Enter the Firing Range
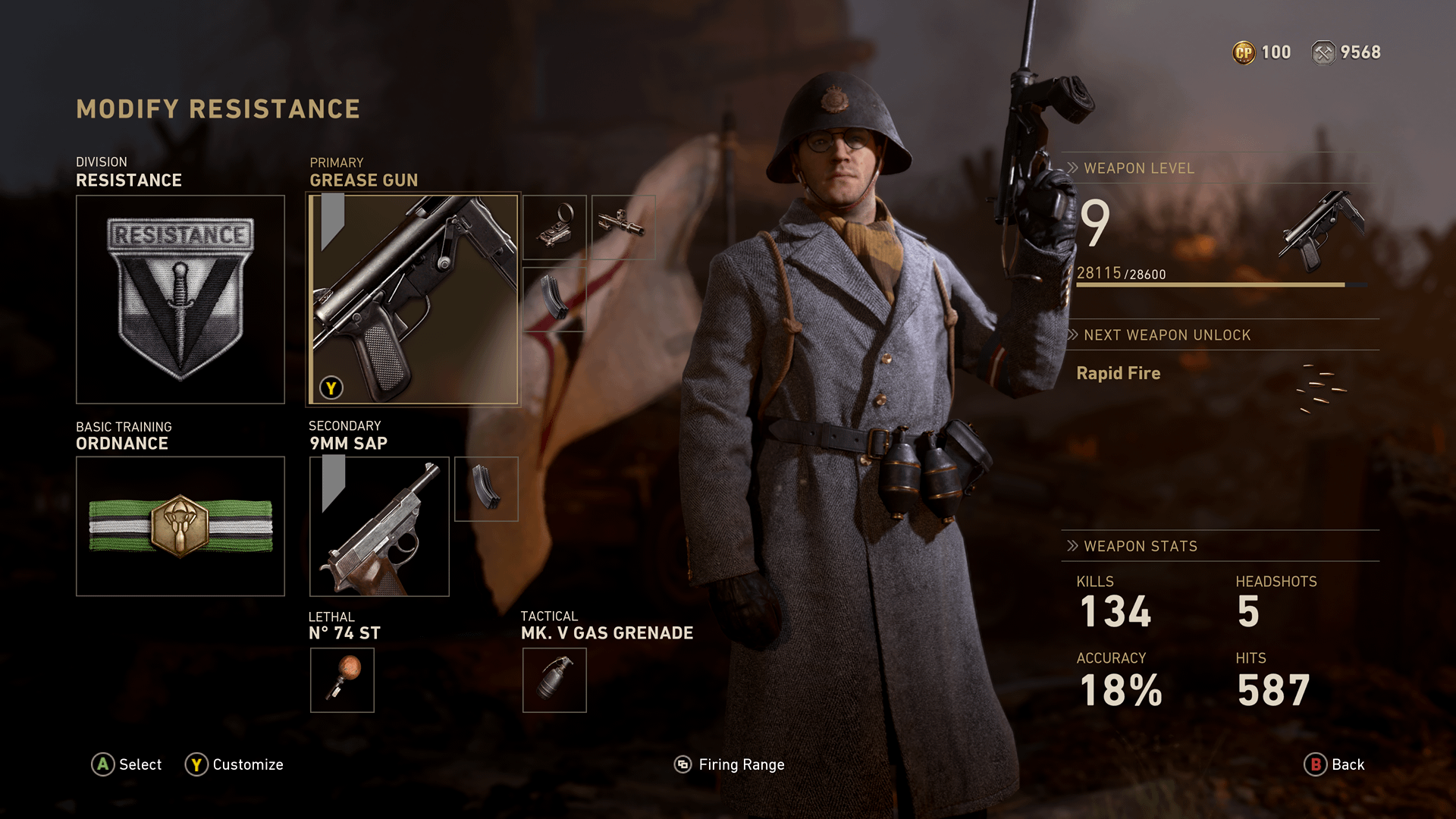The height and width of the screenshot is (819, 1456). point(730,764)
